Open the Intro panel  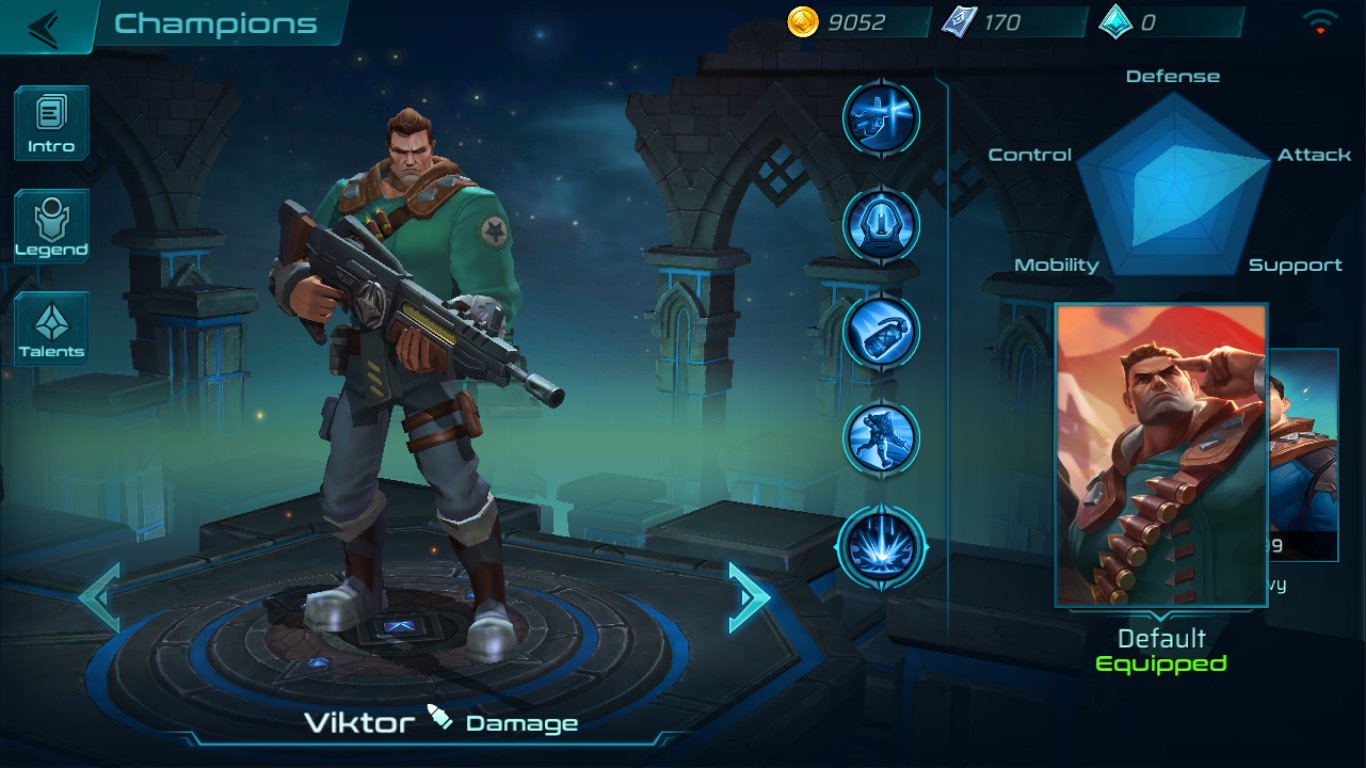pyautogui.click(x=51, y=122)
